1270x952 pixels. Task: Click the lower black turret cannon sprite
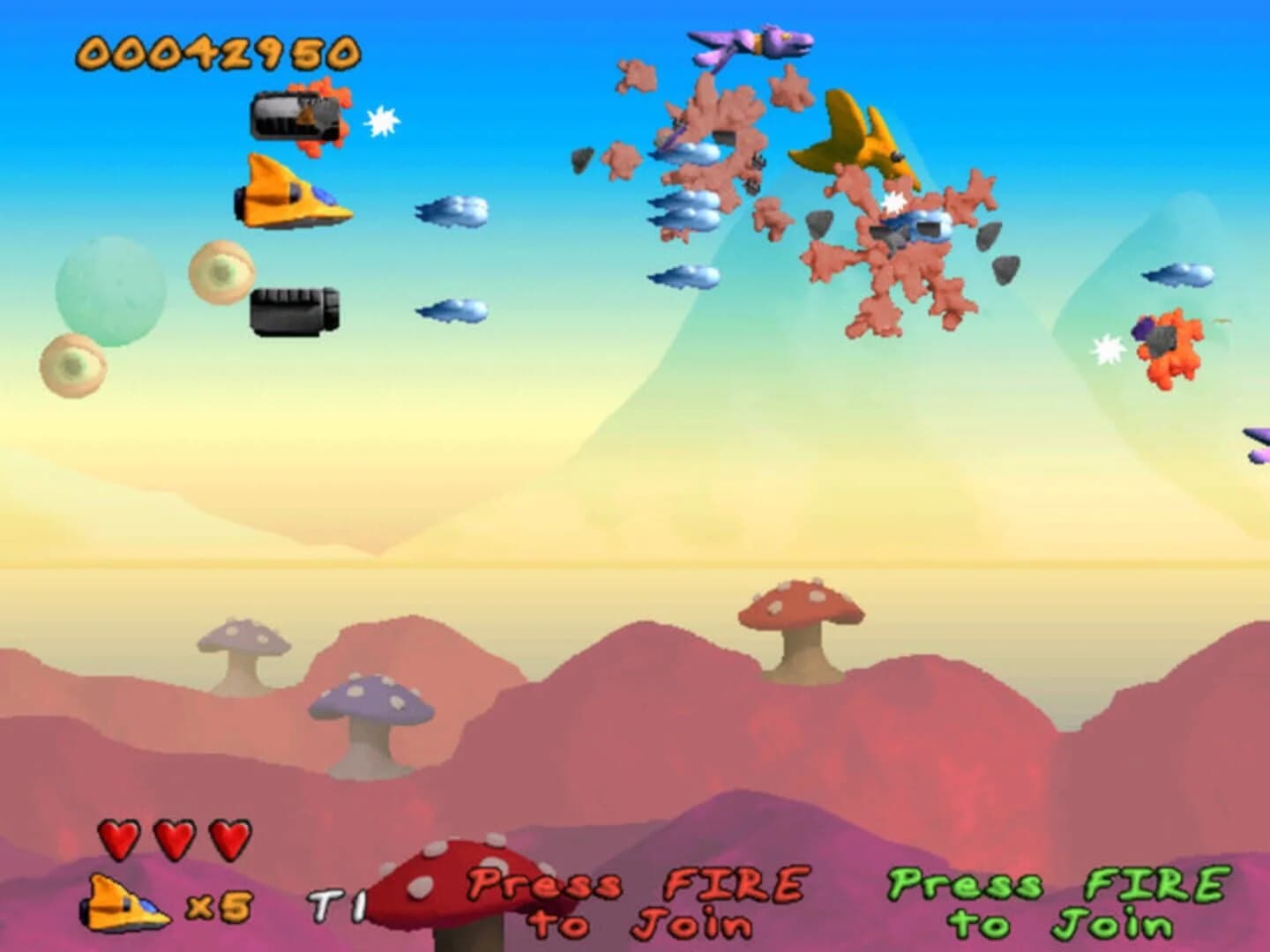tap(295, 309)
